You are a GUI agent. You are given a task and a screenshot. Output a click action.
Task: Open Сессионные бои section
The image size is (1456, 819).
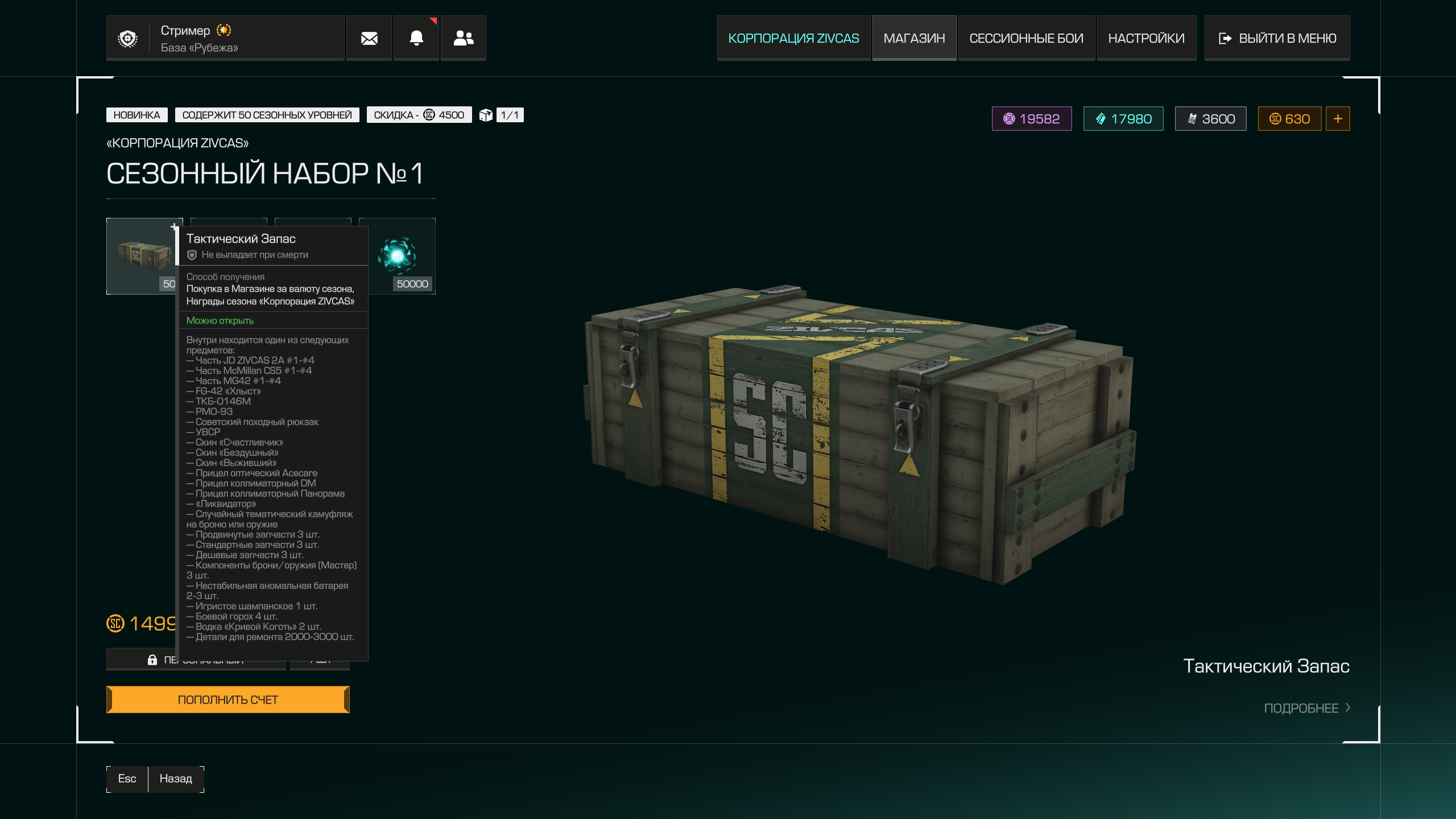click(x=1026, y=38)
